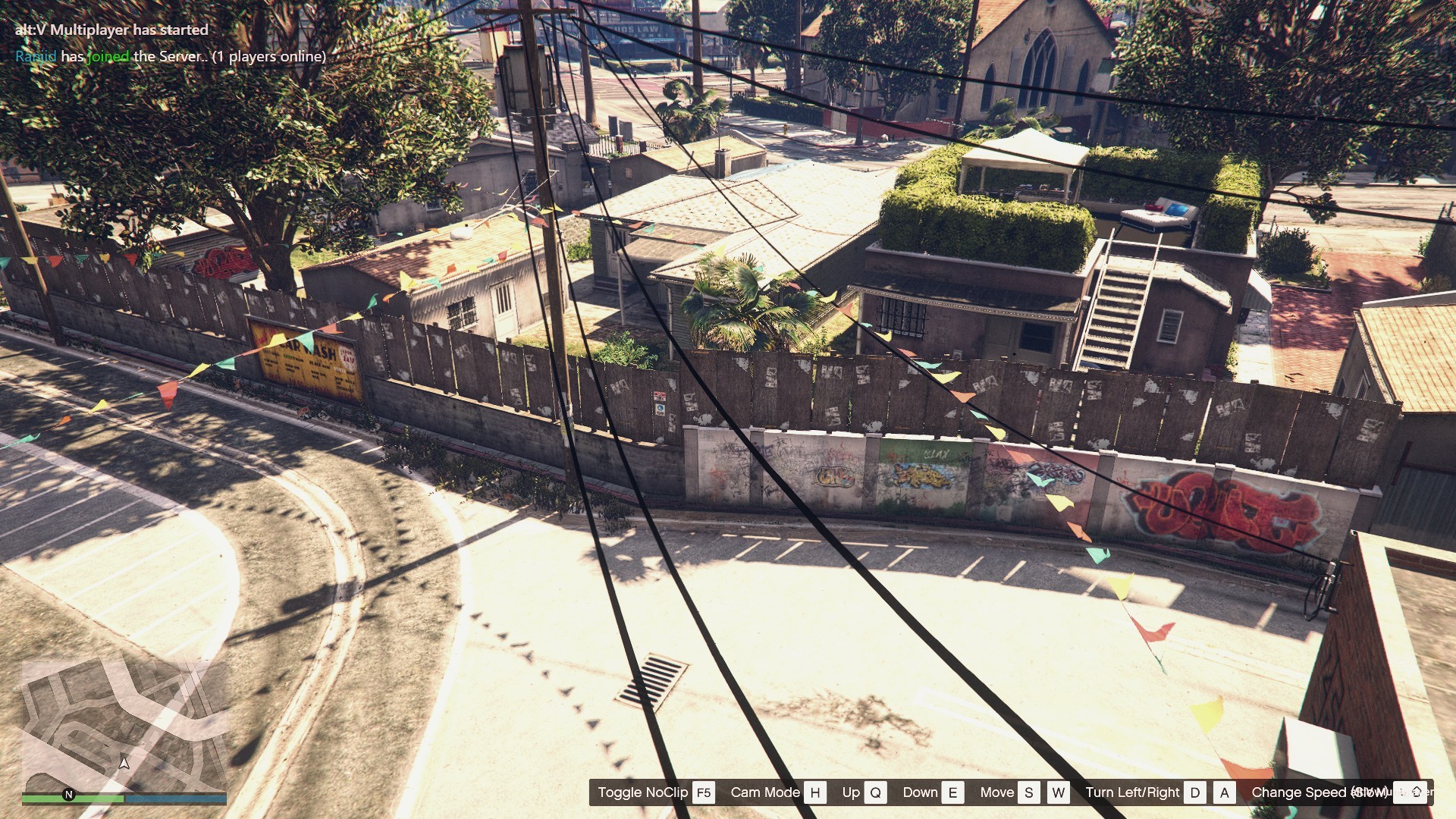Click the player name in the join message
The width and height of the screenshot is (1456, 819).
click(x=36, y=56)
